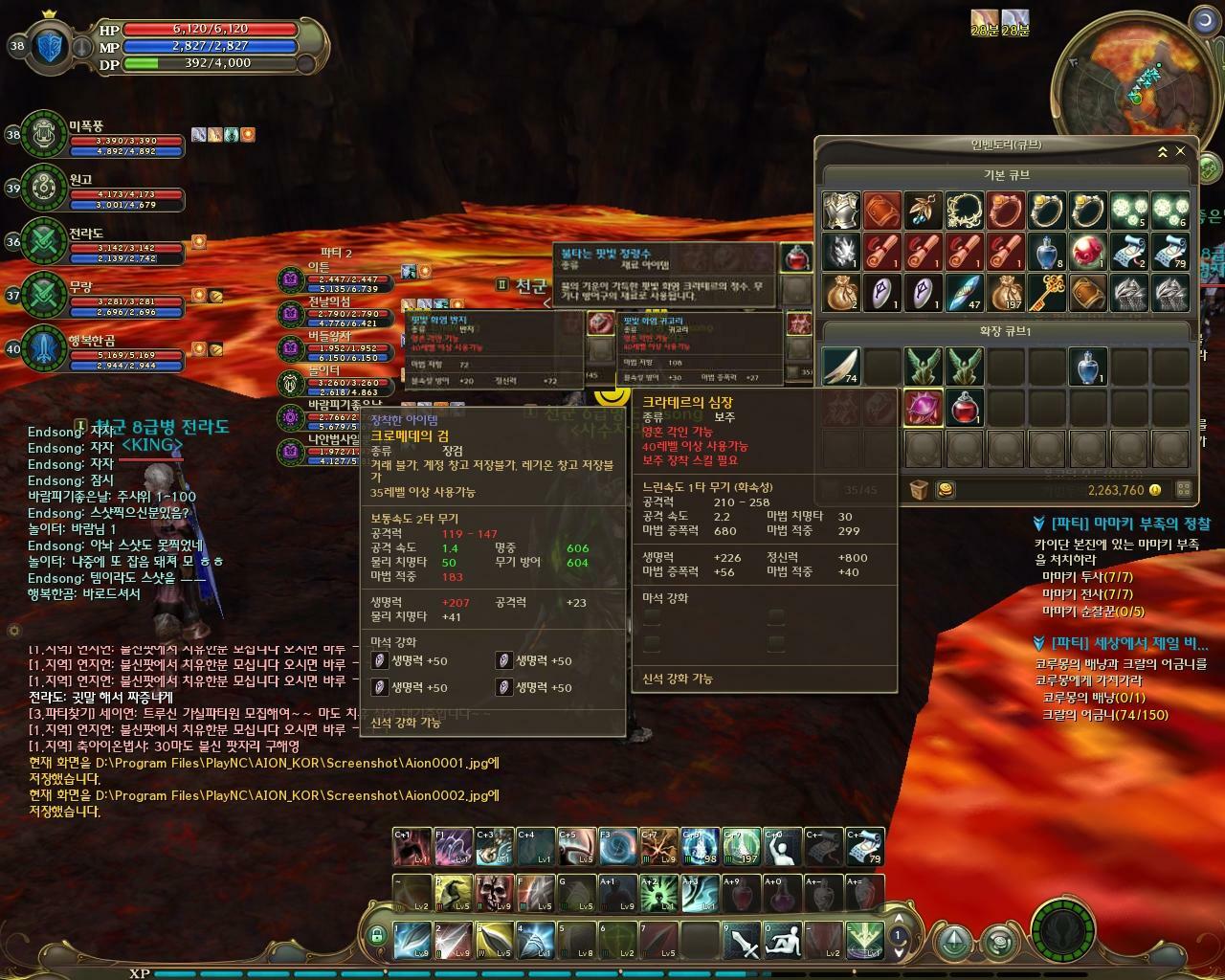Click the inventory trash bin button

tap(919, 490)
